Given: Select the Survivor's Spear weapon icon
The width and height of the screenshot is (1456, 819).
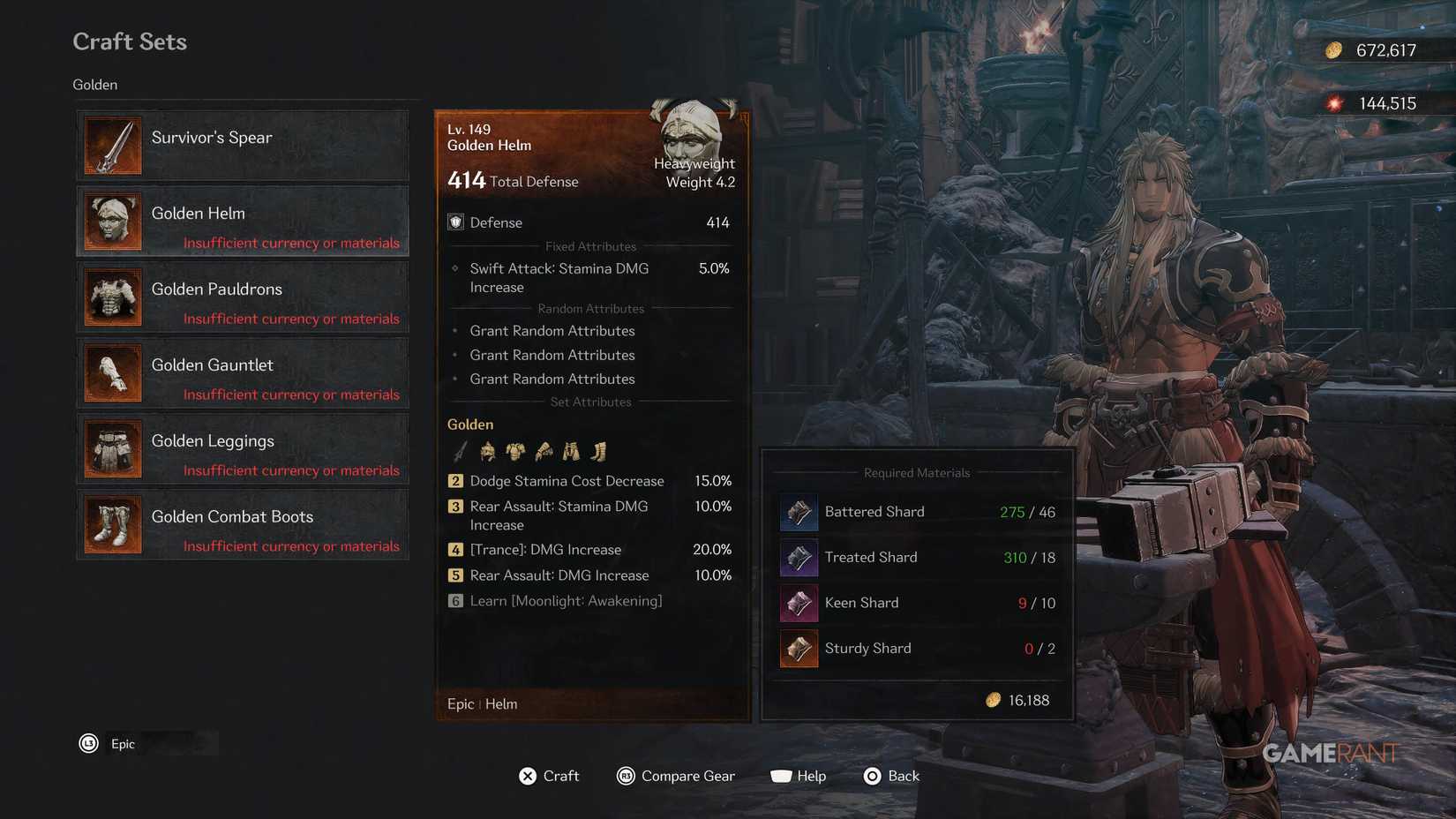Looking at the screenshot, I should point(112,145).
